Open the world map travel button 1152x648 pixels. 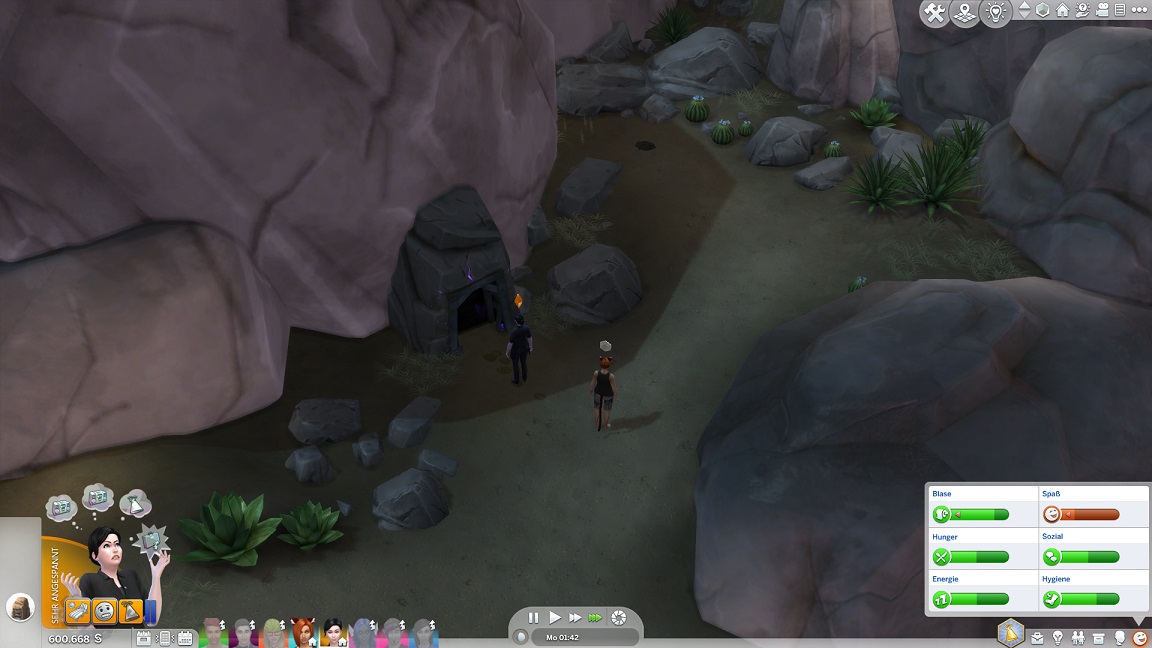pos(965,13)
